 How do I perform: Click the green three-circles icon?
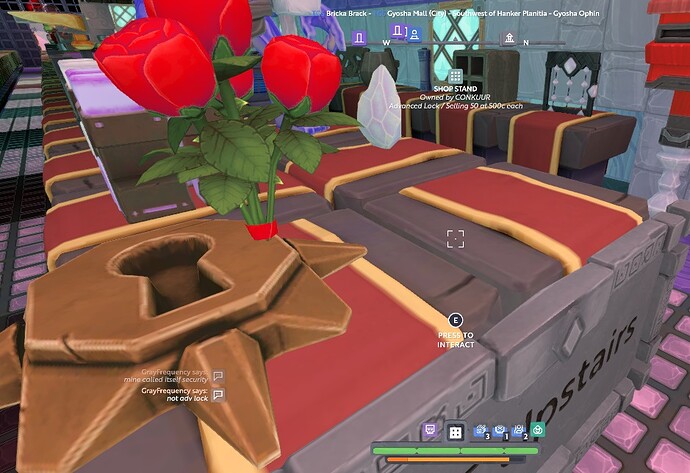538,431
